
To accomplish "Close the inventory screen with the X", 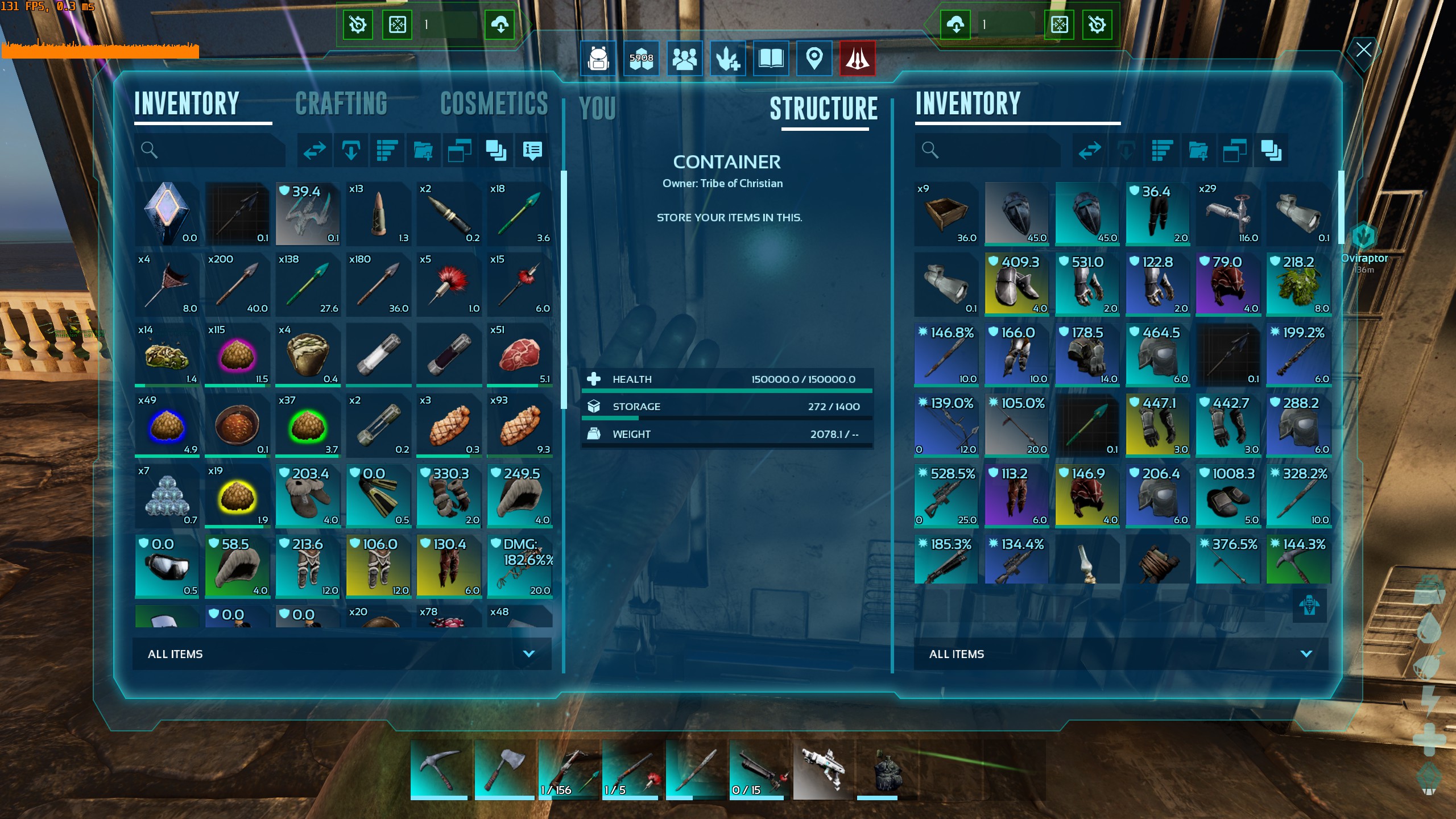I will [1363, 50].
